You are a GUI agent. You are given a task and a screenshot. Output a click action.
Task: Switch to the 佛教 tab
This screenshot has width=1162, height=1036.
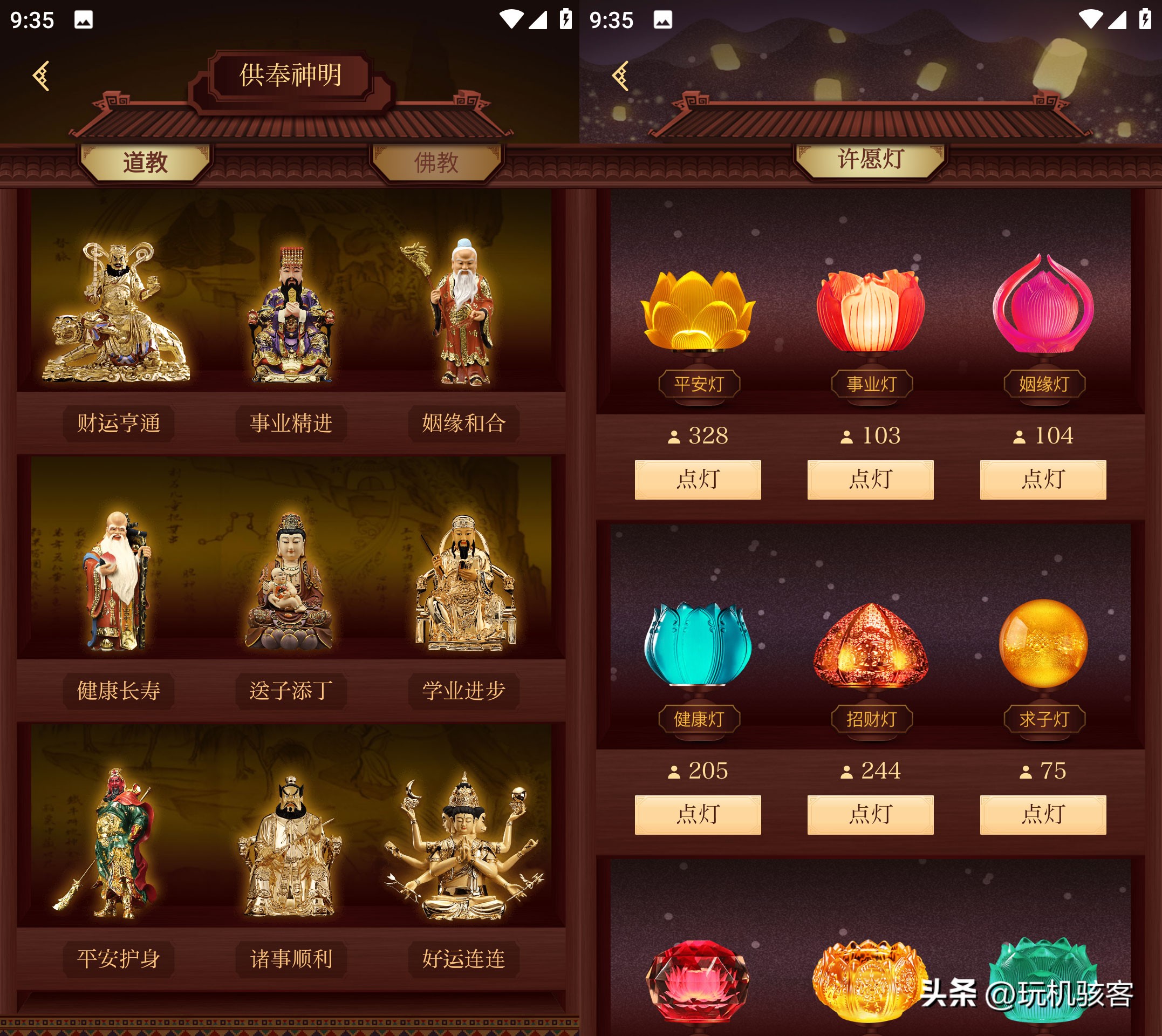[436, 163]
